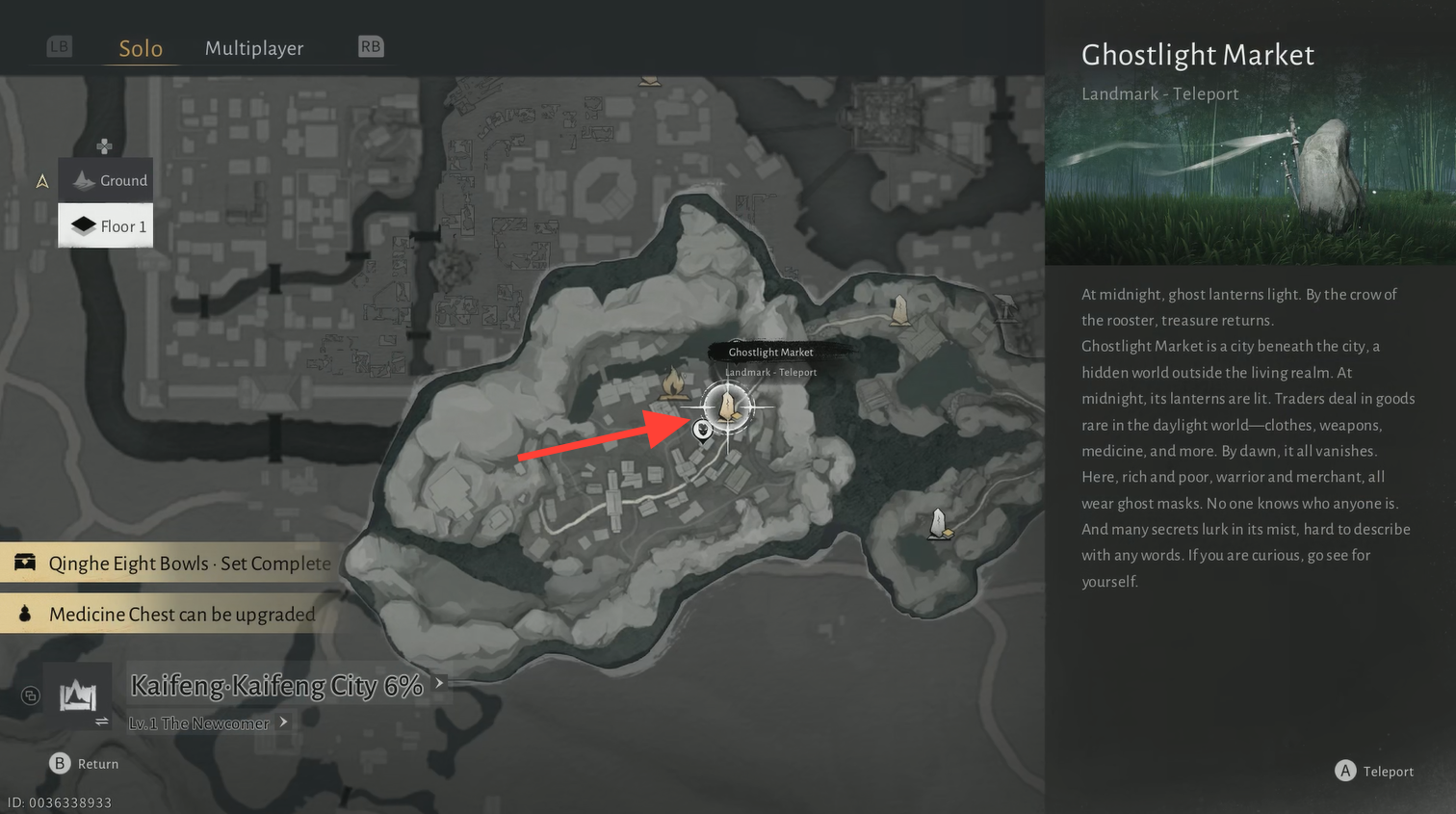The width and height of the screenshot is (1456, 814).
Task: Open the Qinghe Eight Bowls set notification
Action: [x=173, y=564]
